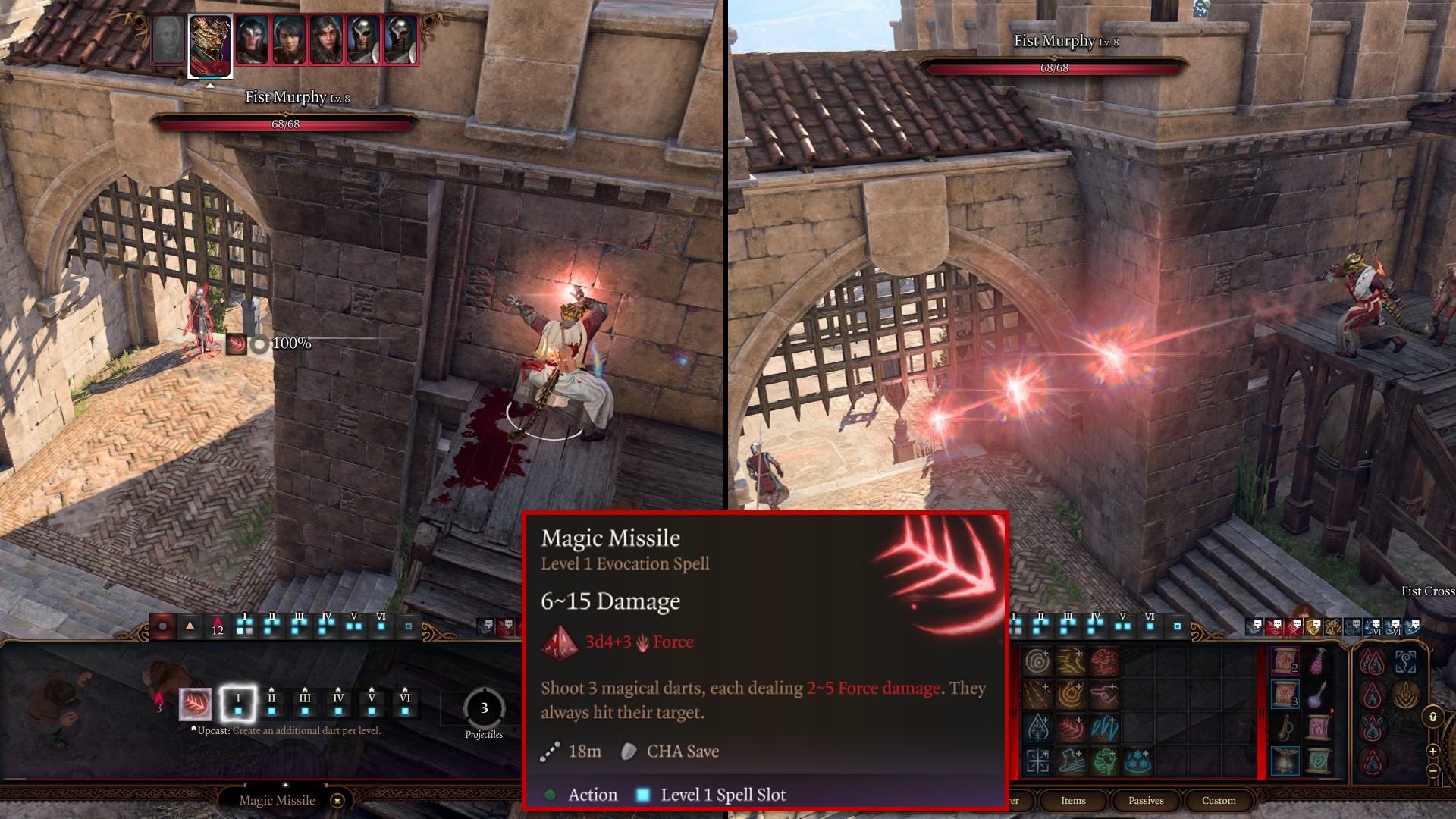Cast the blue ice shards spell
This screenshot has height=819, width=1456.
pyautogui.click(x=1105, y=727)
